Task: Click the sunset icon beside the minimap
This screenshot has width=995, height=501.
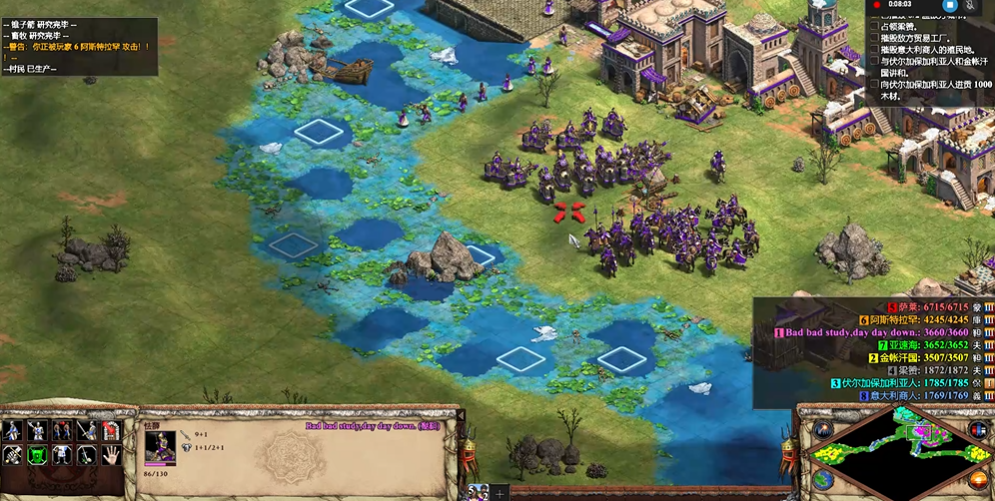Action: [x=978, y=481]
